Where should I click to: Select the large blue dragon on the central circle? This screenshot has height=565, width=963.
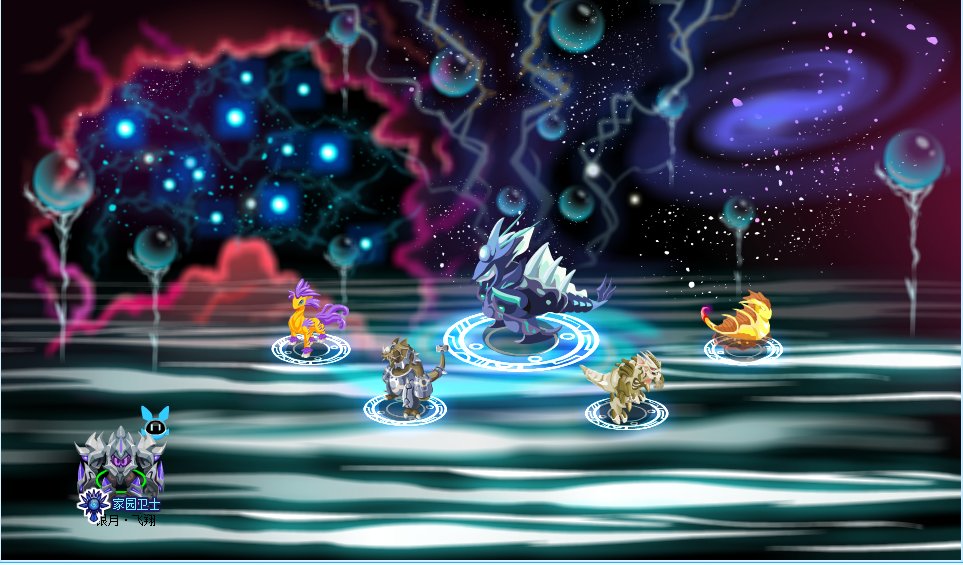point(529,283)
